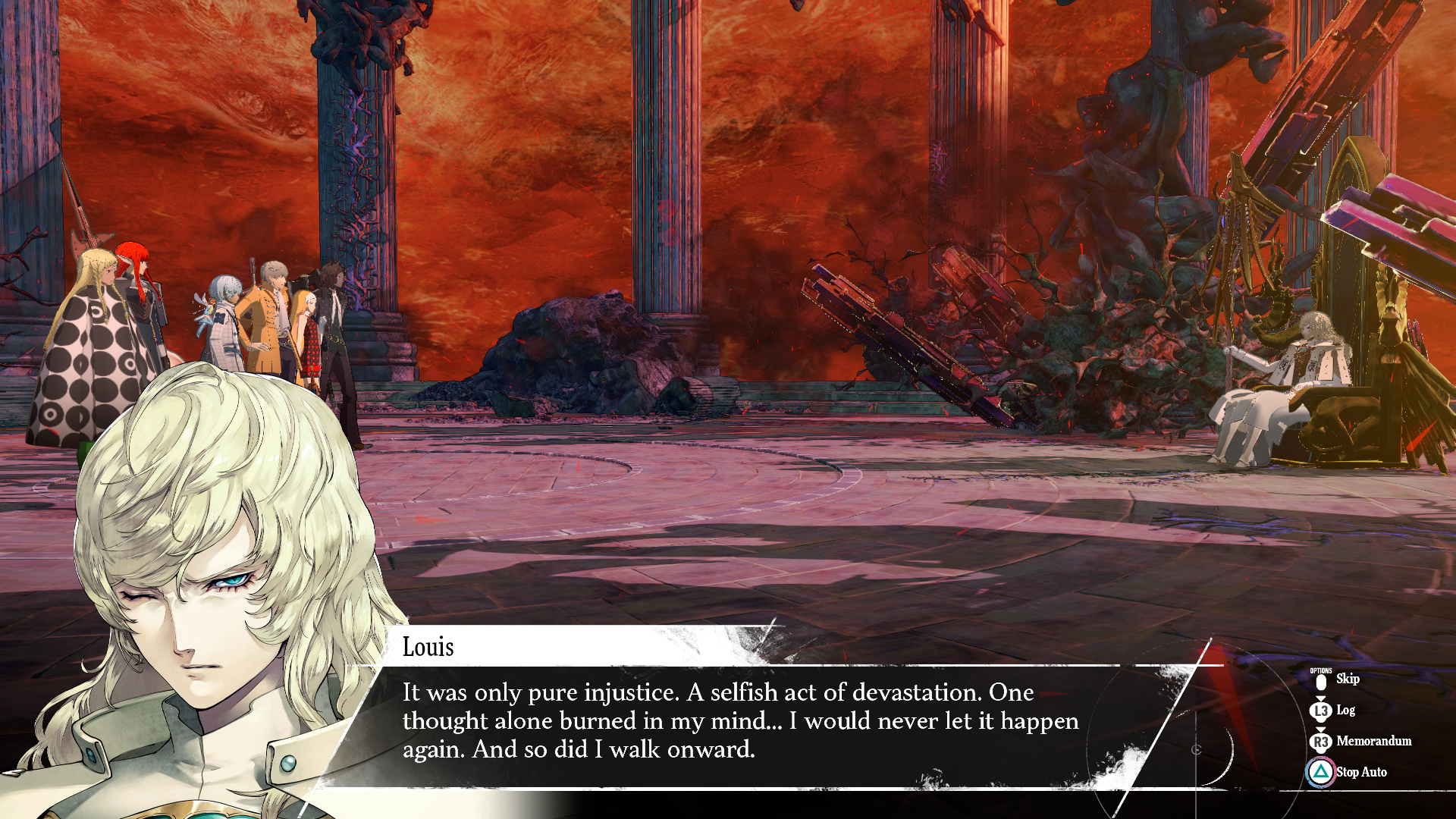The width and height of the screenshot is (1456, 819).
Task: Advance Louis's dialogue text box
Action: click(x=739, y=721)
